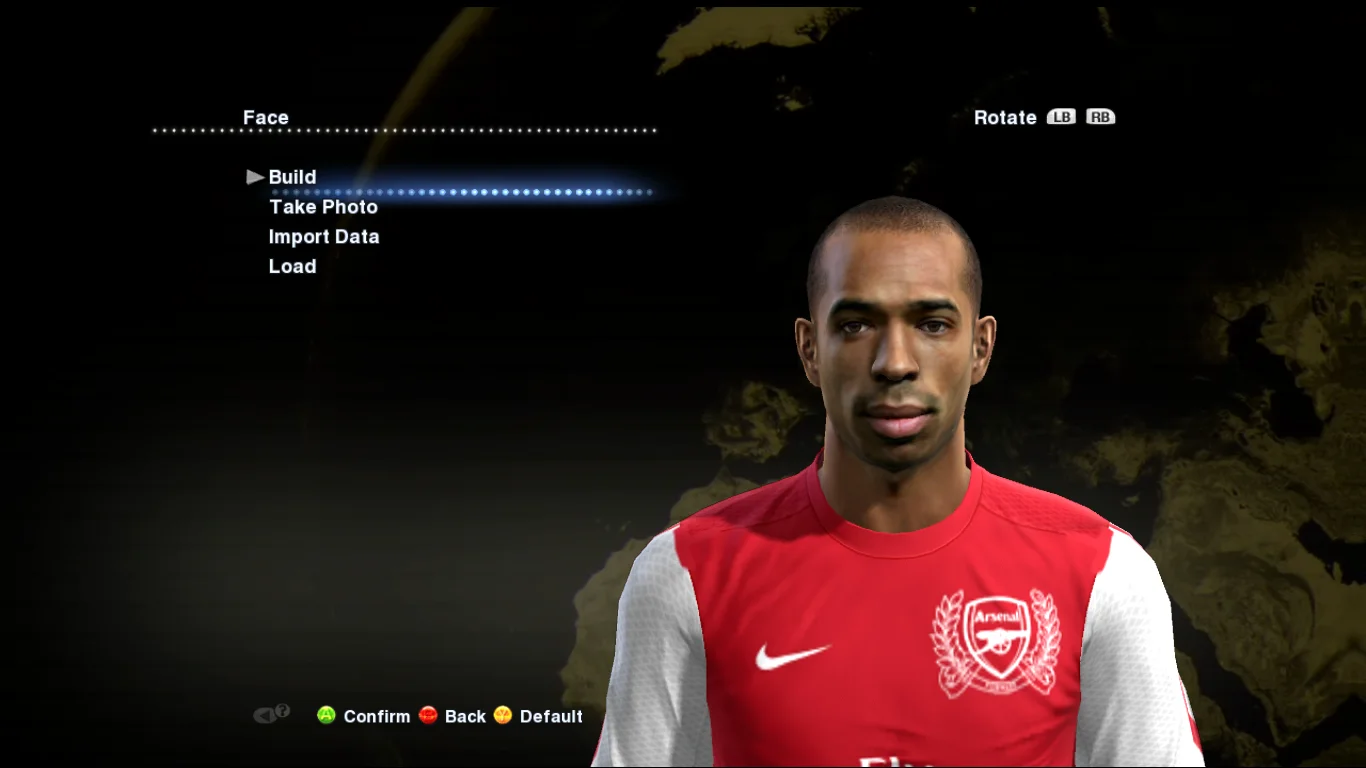Open the Import Data option
The height and width of the screenshot is (768, 1366).
(323, 237)
